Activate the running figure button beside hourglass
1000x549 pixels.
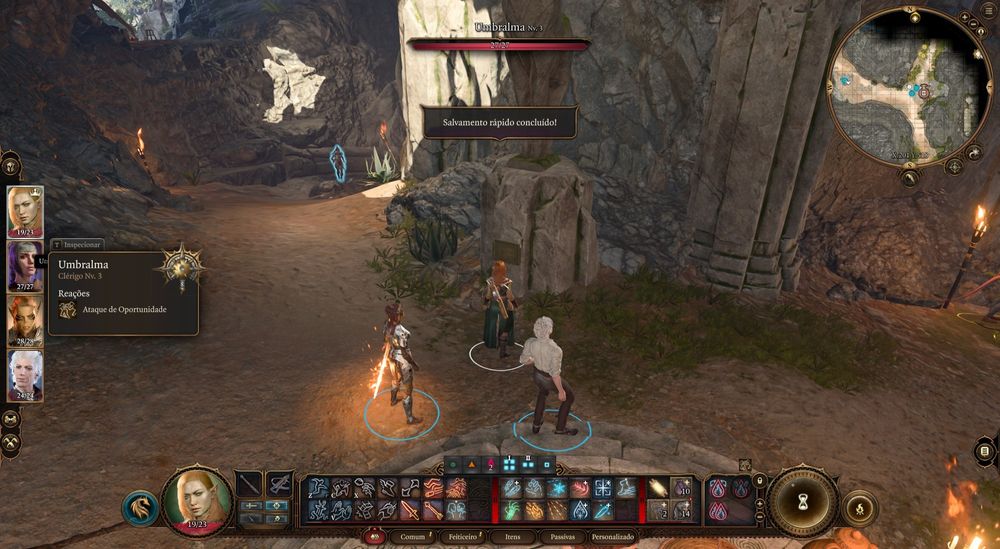pos(858,508)
